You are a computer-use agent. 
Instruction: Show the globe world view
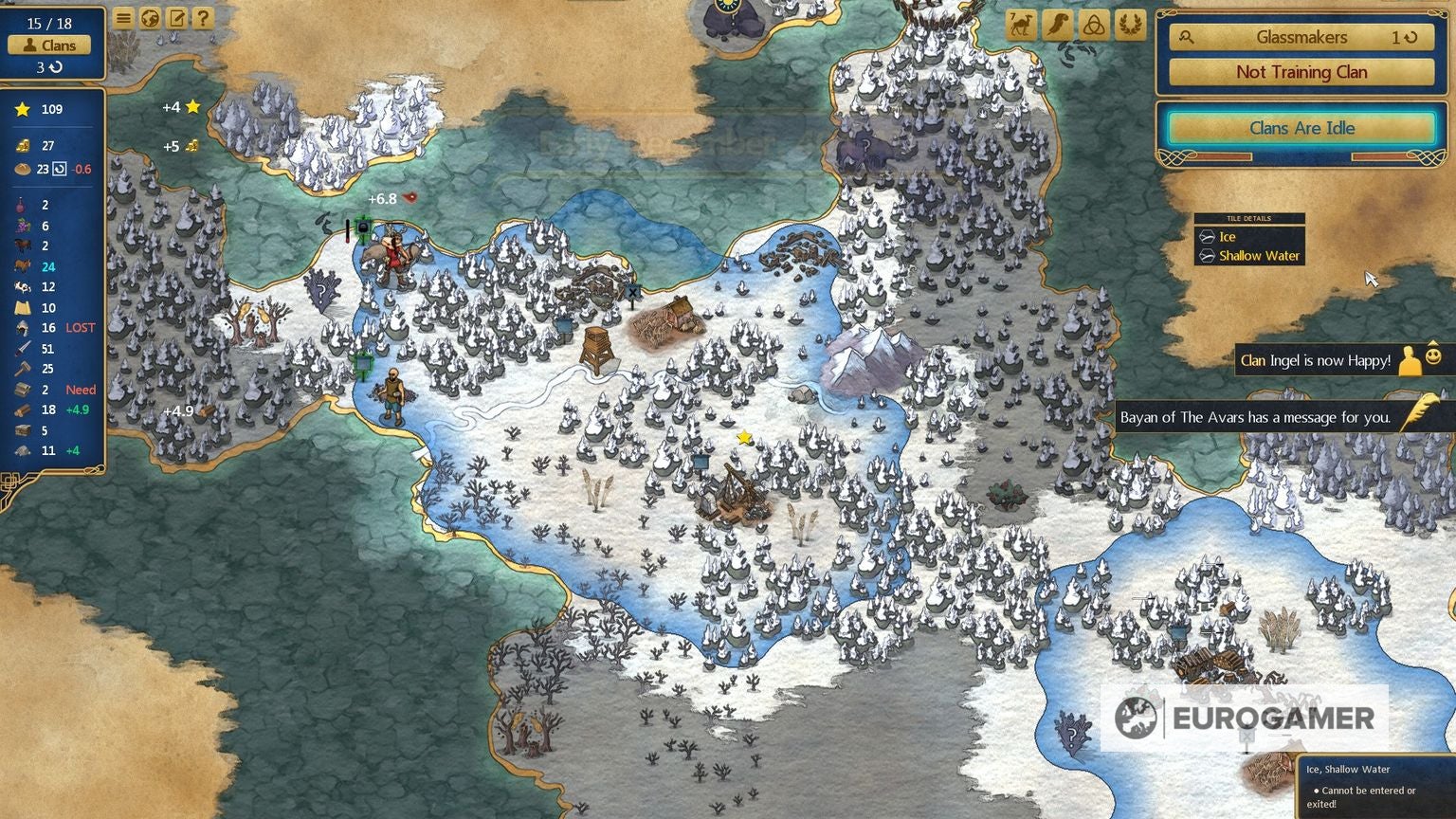click(150, 18)
